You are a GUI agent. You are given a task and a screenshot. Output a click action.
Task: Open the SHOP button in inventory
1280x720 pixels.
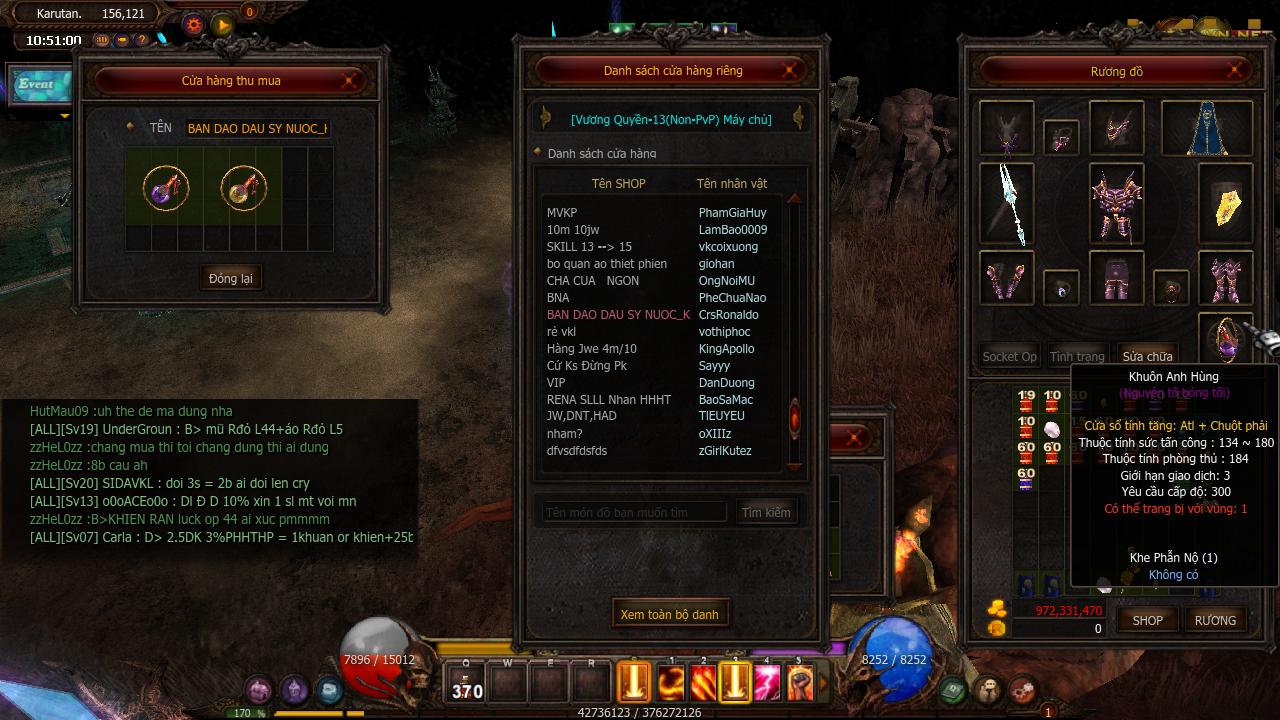pos(1147,620)
